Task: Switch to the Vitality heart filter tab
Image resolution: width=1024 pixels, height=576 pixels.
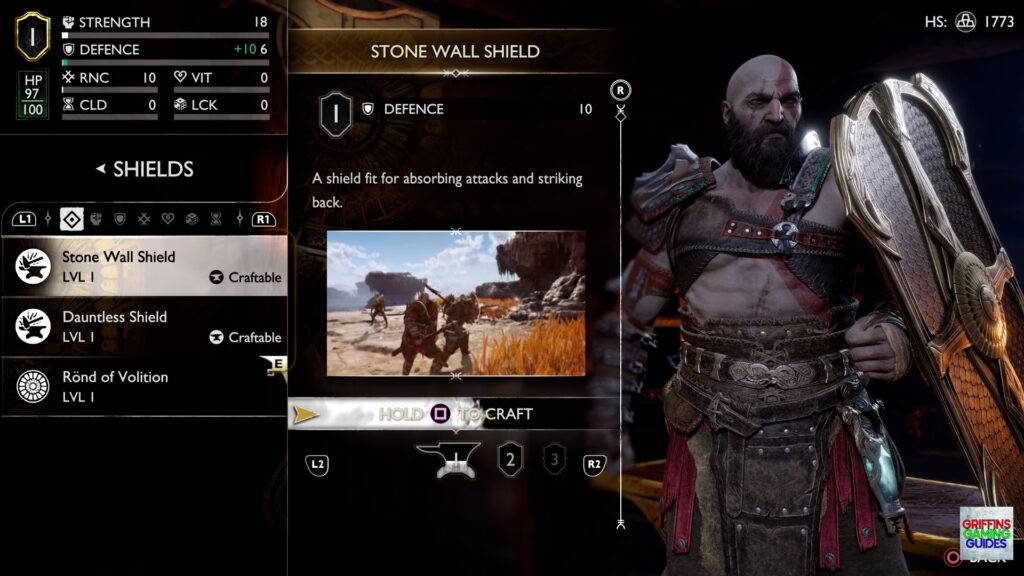Action: (168, 218)
